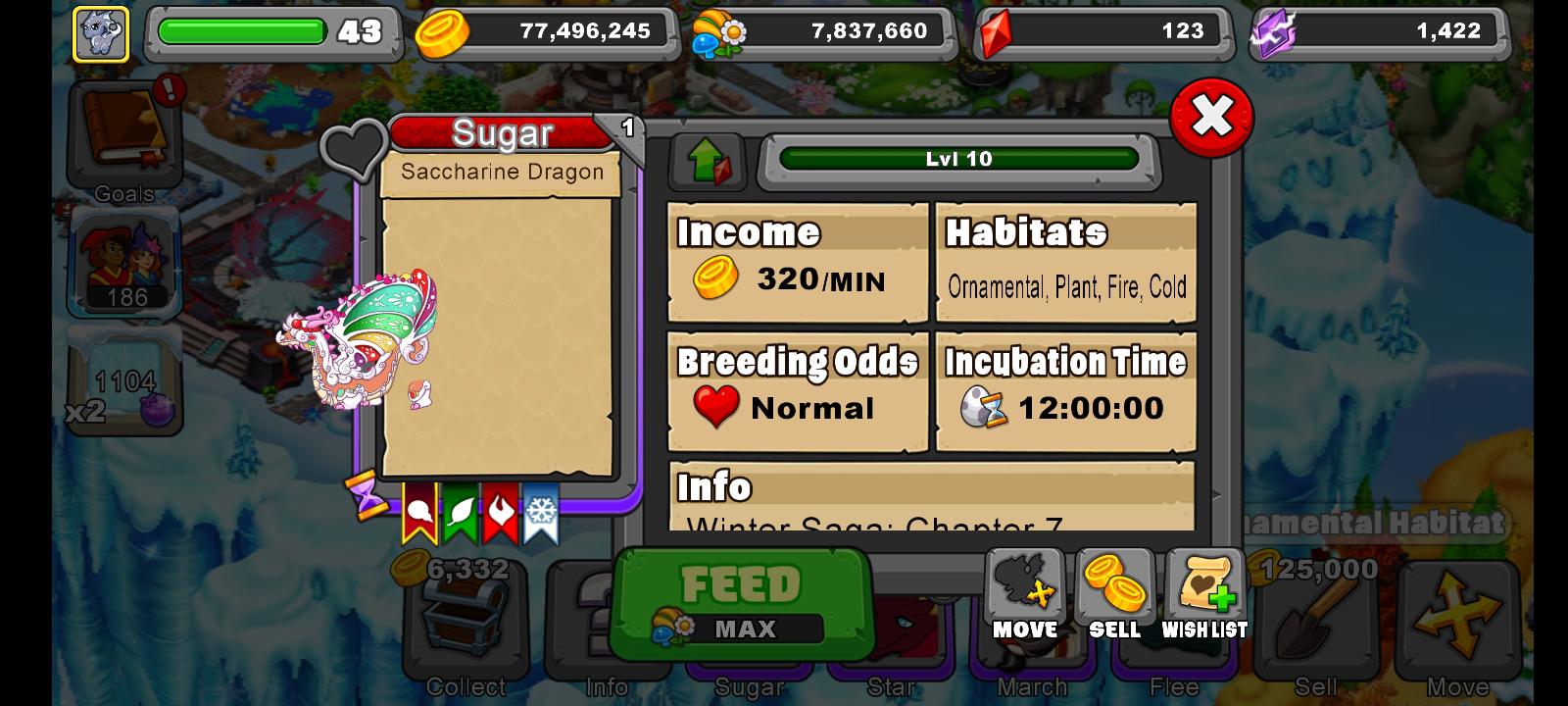Switch to the Sugar tab

(748, 686)
